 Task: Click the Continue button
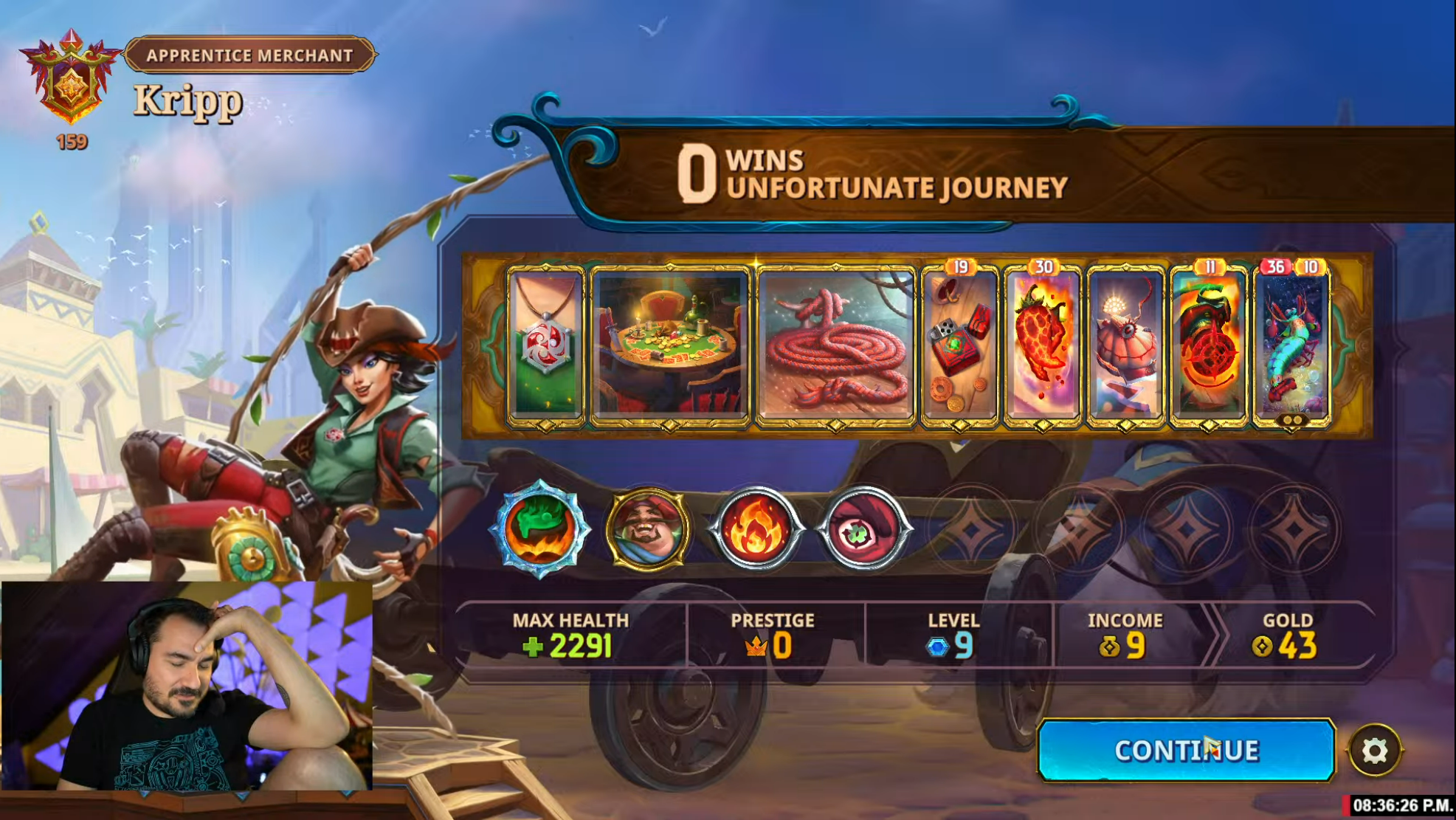point(1185,750)
